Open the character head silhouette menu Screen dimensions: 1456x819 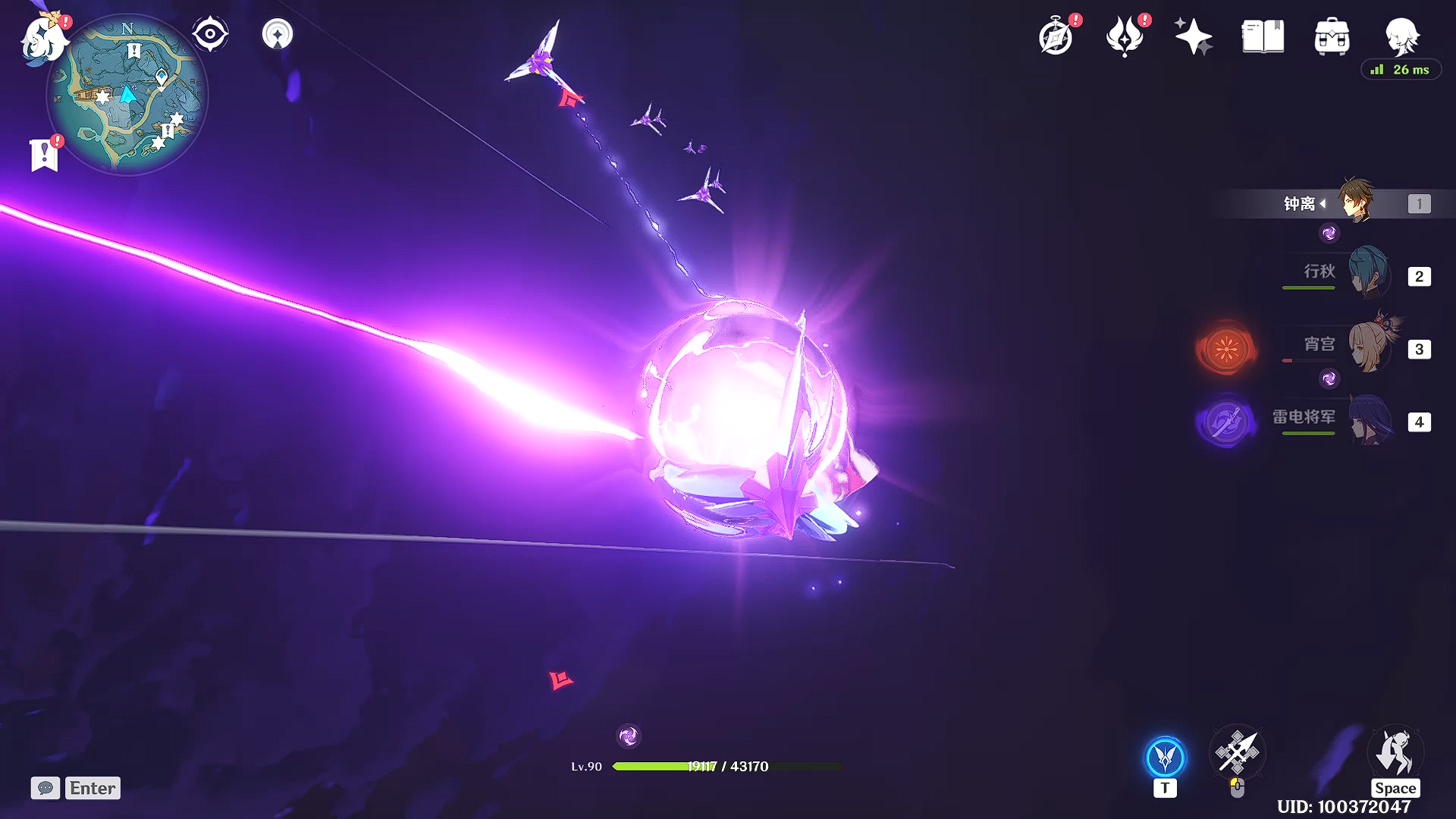tap(1401, 36)
